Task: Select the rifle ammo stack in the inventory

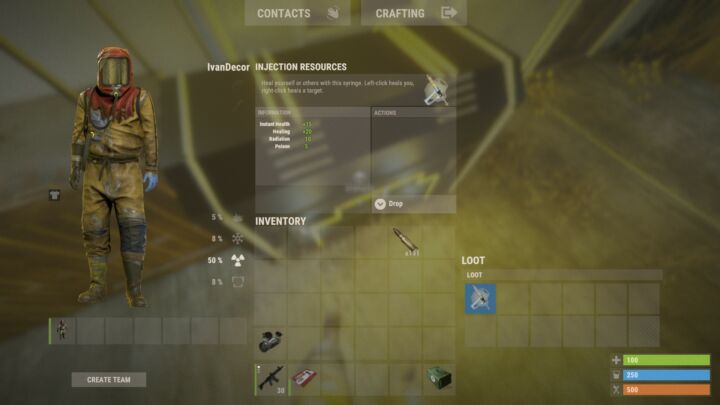Action: 407,242
